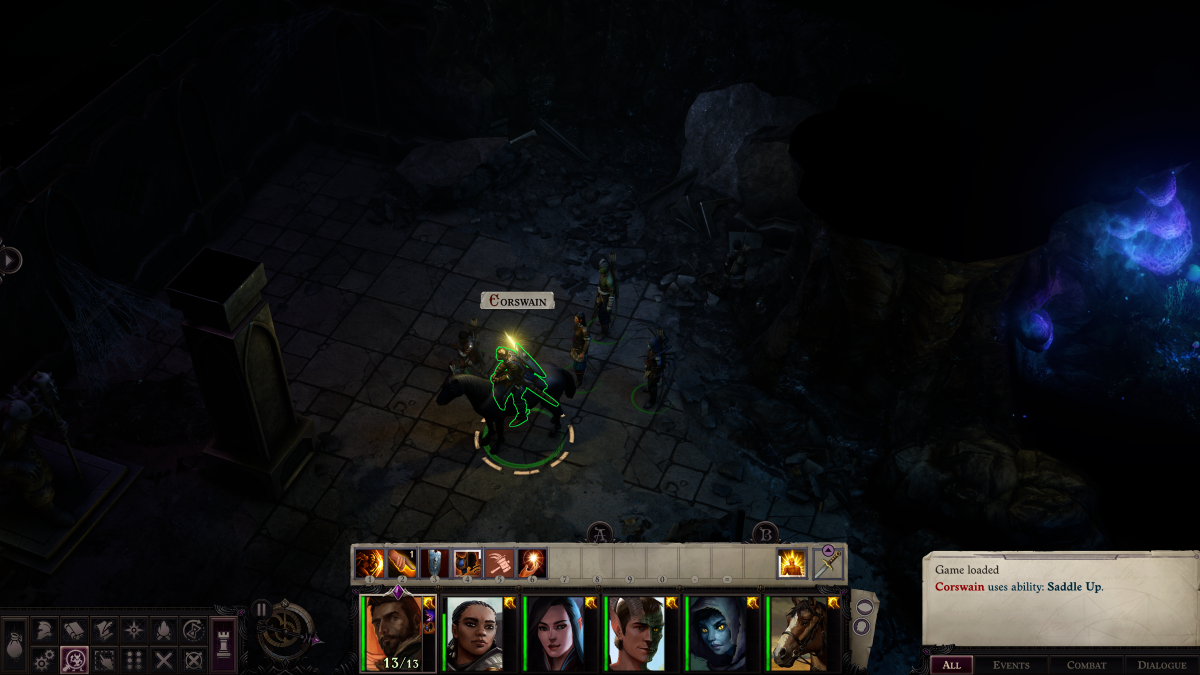The image size is (1200, 675).
Task: Open the character sheet helmet icon
Action: coord(45,630)
